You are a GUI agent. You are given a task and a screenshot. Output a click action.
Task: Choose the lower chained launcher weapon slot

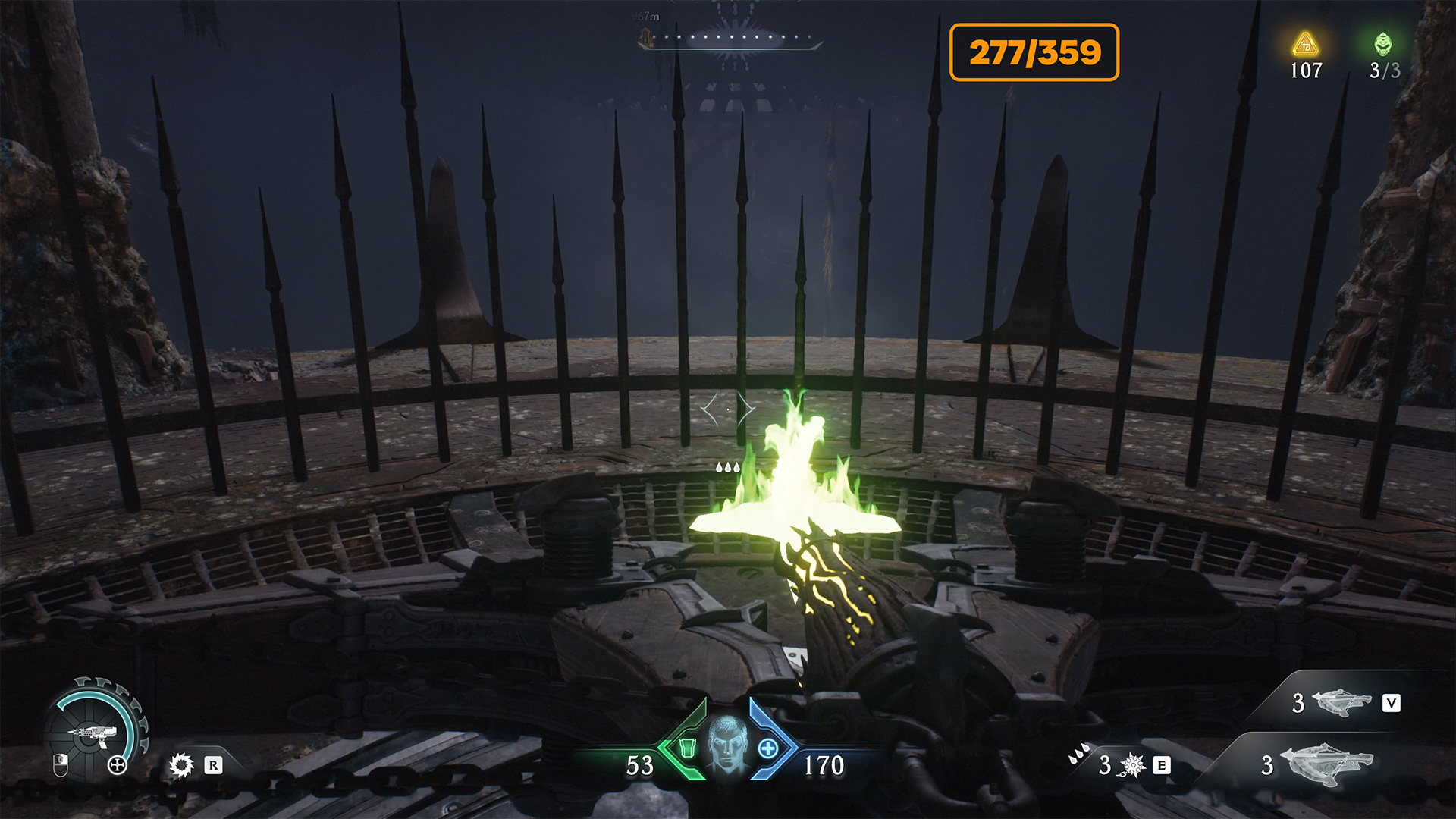point(1326,763)
